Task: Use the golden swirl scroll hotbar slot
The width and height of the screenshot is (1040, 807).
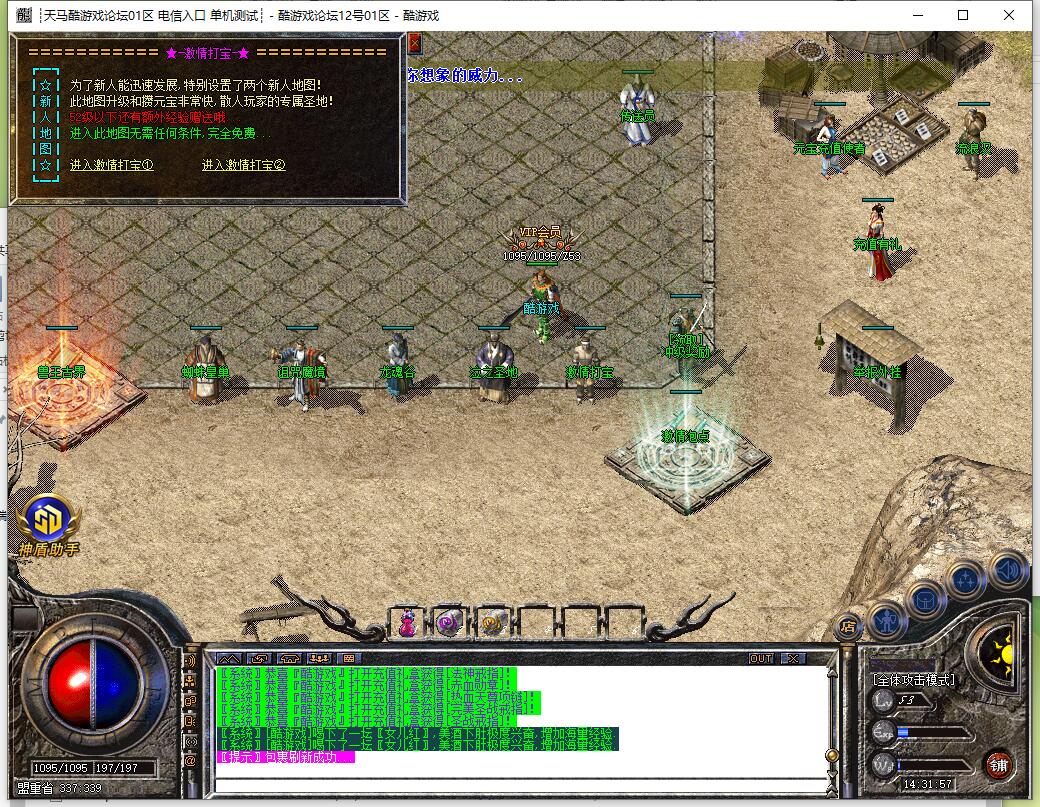Action: tap(491, 622)
